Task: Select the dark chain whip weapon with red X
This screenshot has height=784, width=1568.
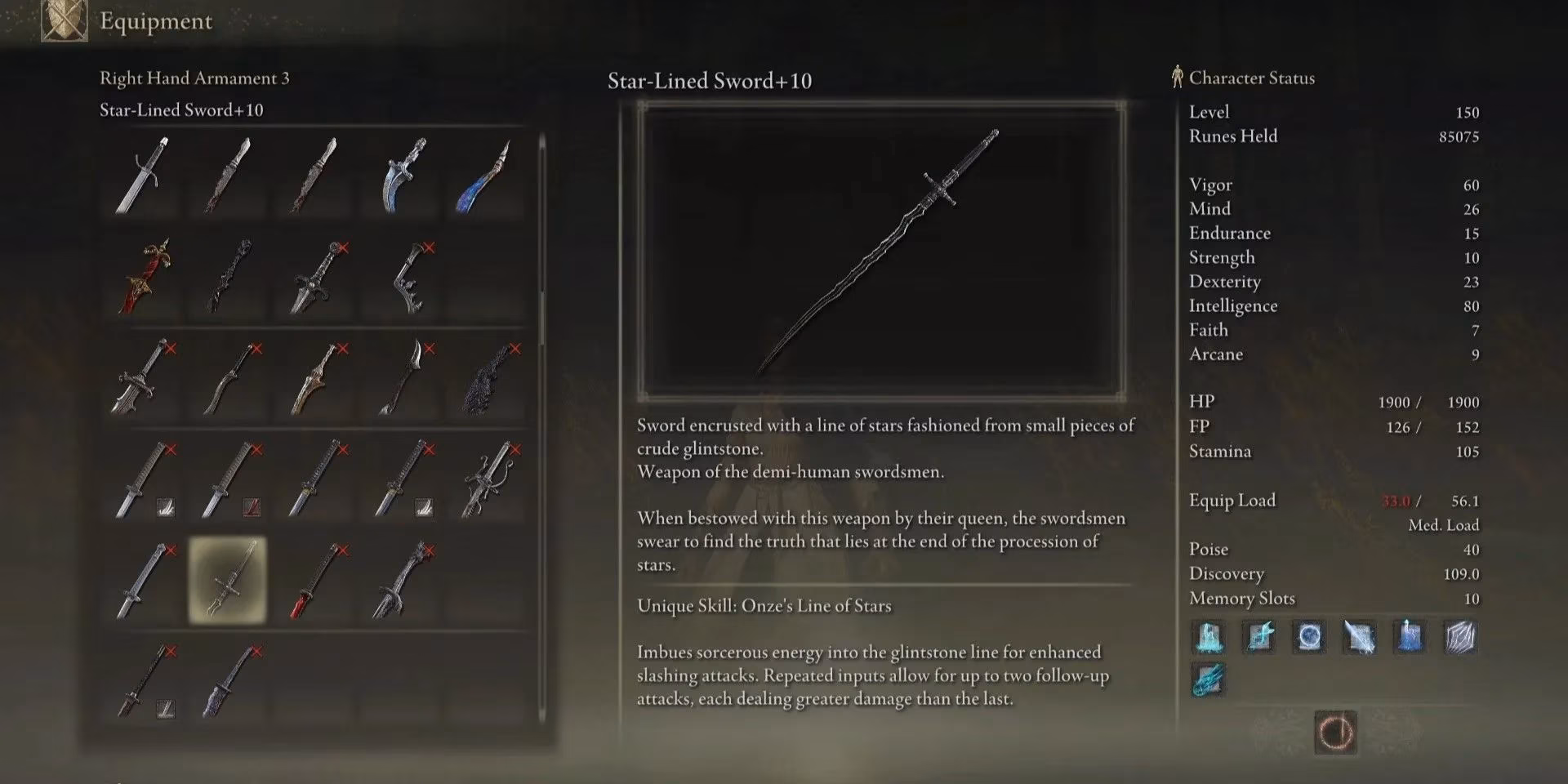Action: (x=483, y=377)
